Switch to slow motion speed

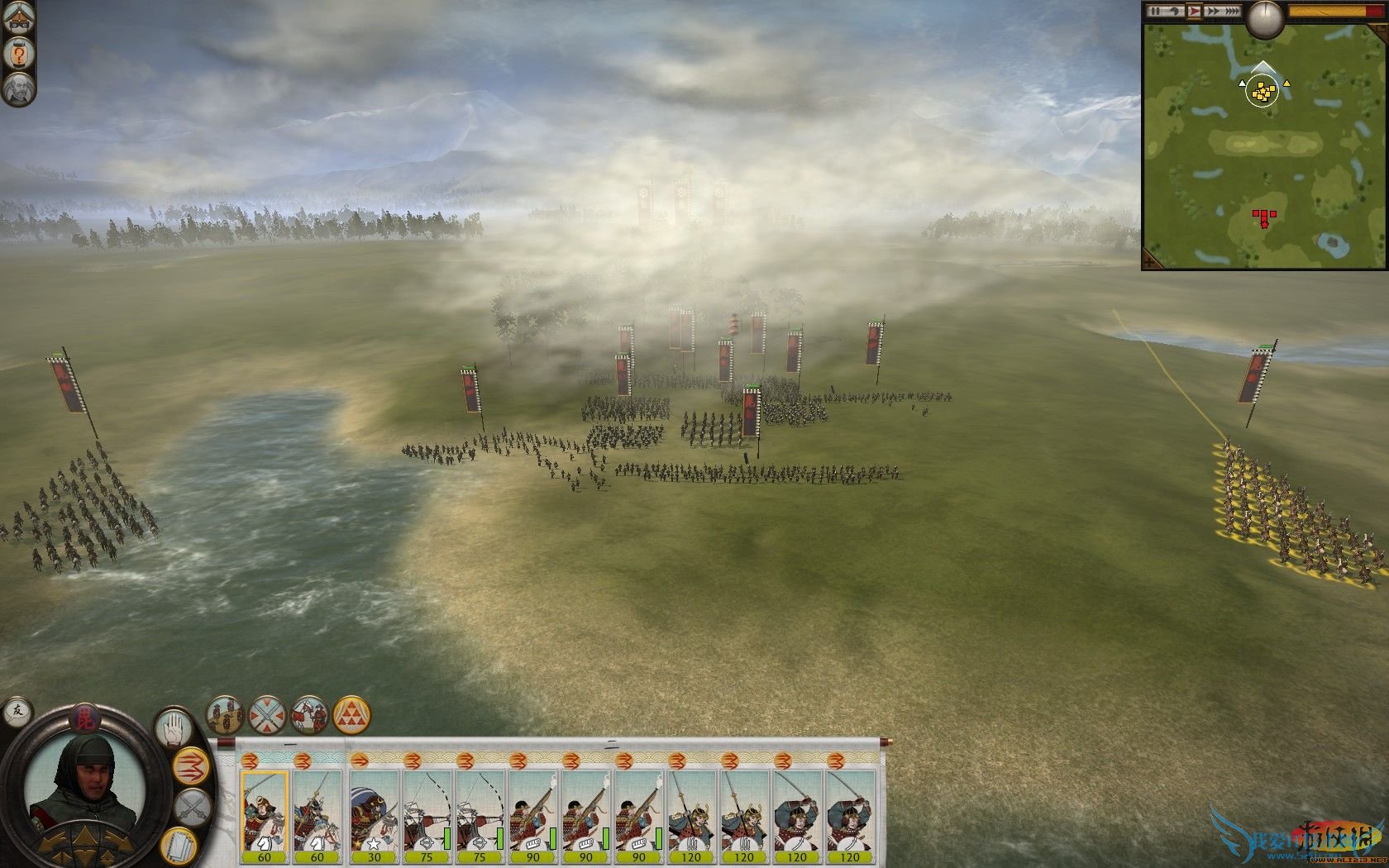(x=1174, y=11)
